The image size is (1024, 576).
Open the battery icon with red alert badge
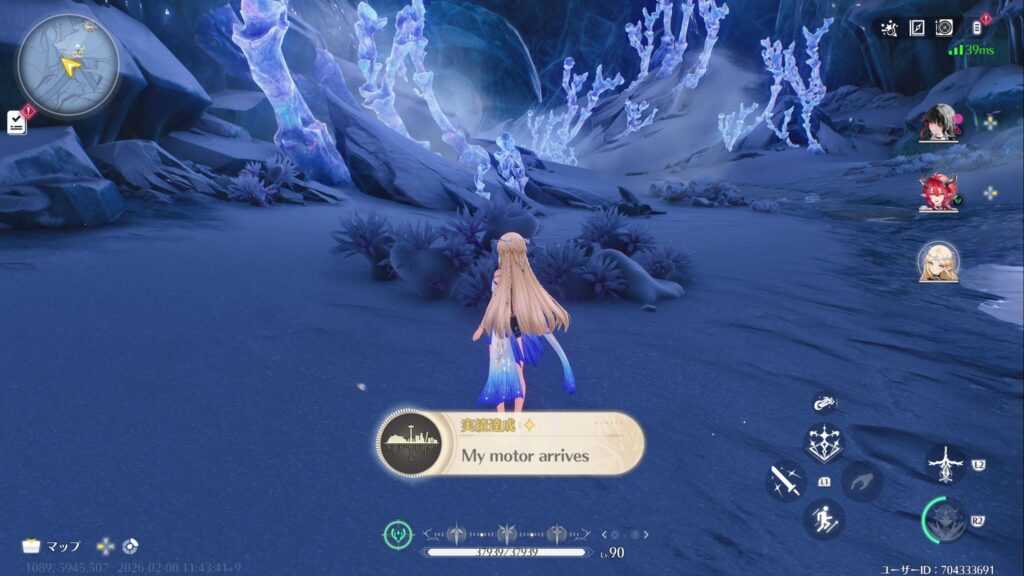pyautogui.click(x=977, y=28)
